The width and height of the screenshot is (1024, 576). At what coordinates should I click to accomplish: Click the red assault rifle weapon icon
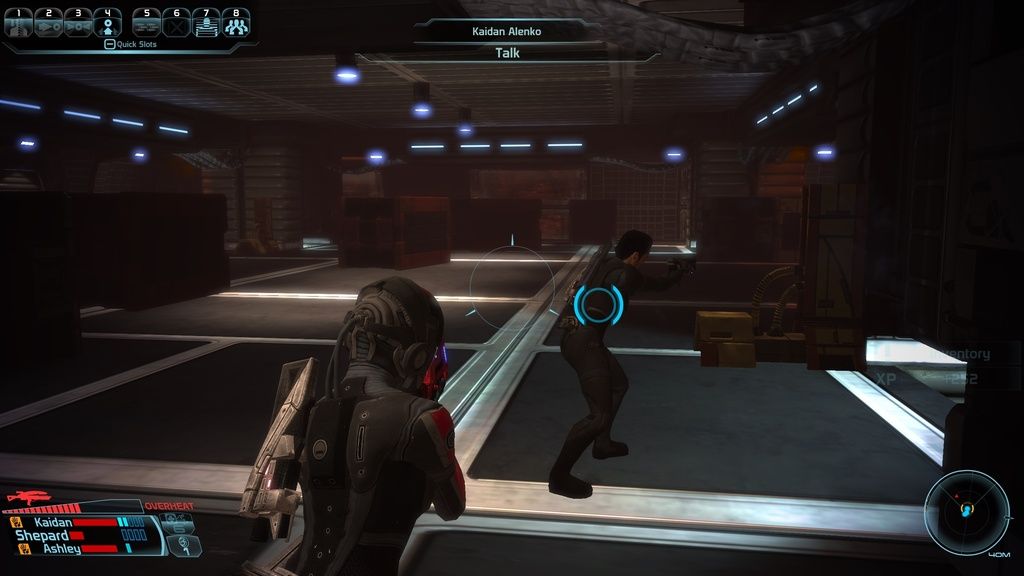click(x=29, y=497)
